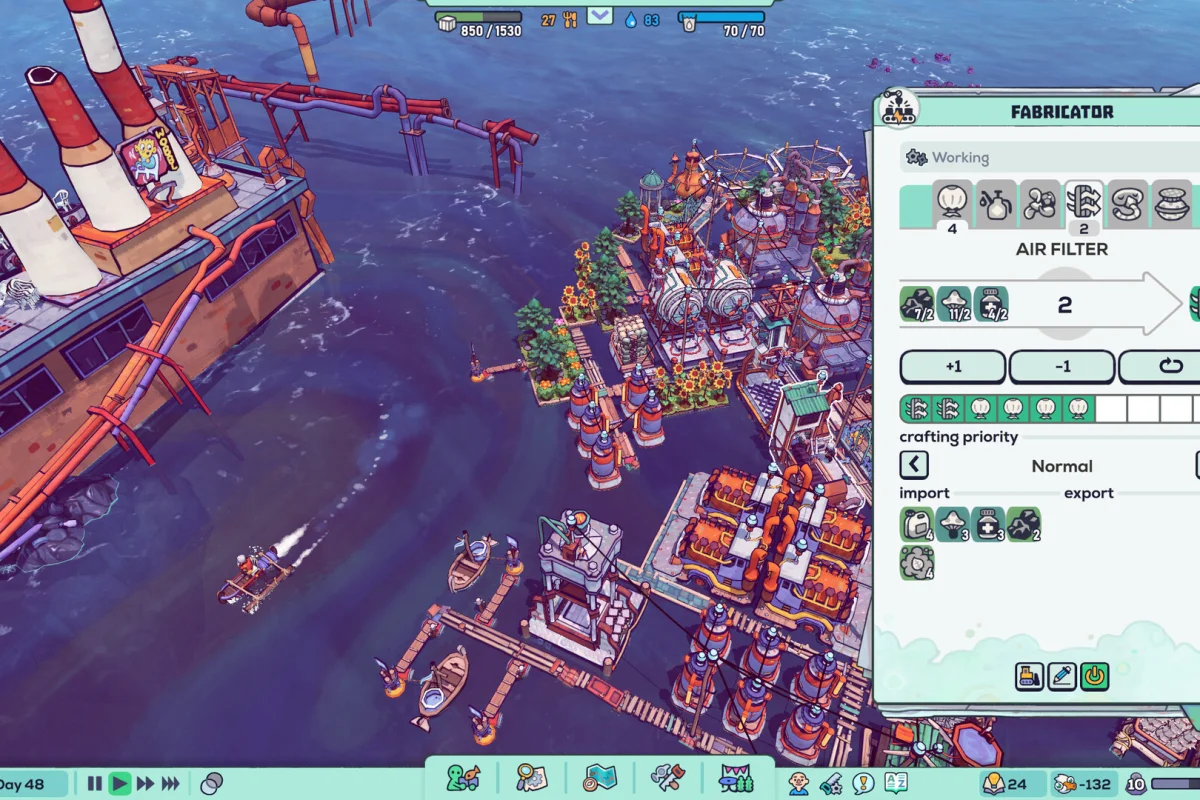Add one to the Air Filter queue
This screenshot has height=800, width=1200.
click(952, 367)
